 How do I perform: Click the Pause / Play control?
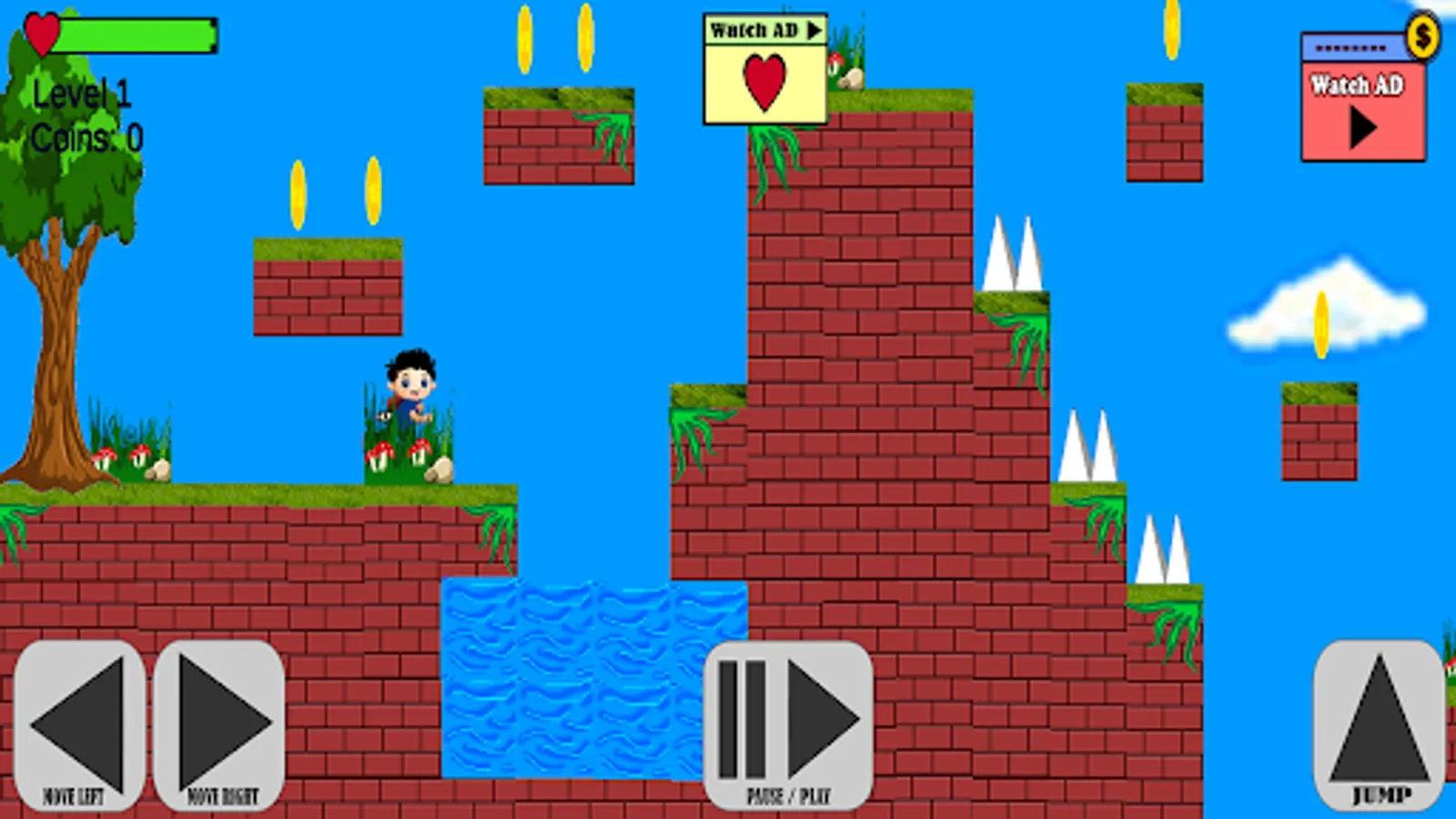787,723
